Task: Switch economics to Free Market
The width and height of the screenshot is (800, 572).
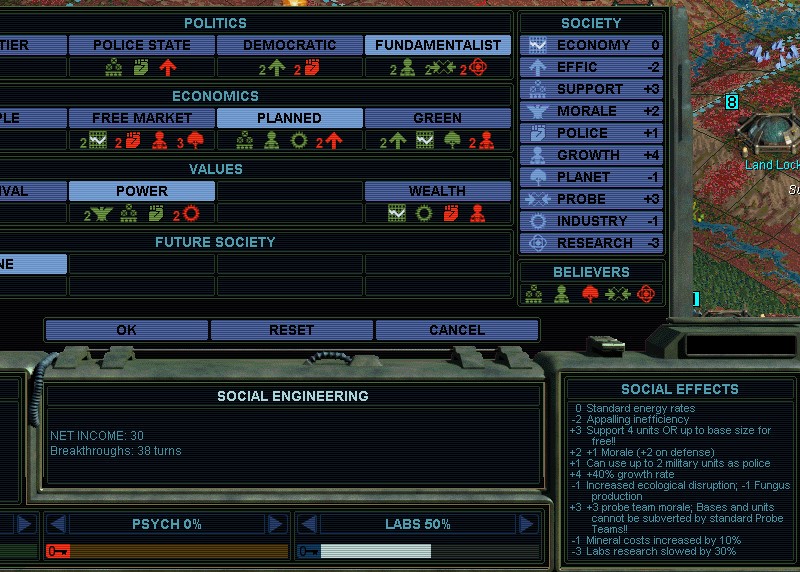Action: click(141, 118)
